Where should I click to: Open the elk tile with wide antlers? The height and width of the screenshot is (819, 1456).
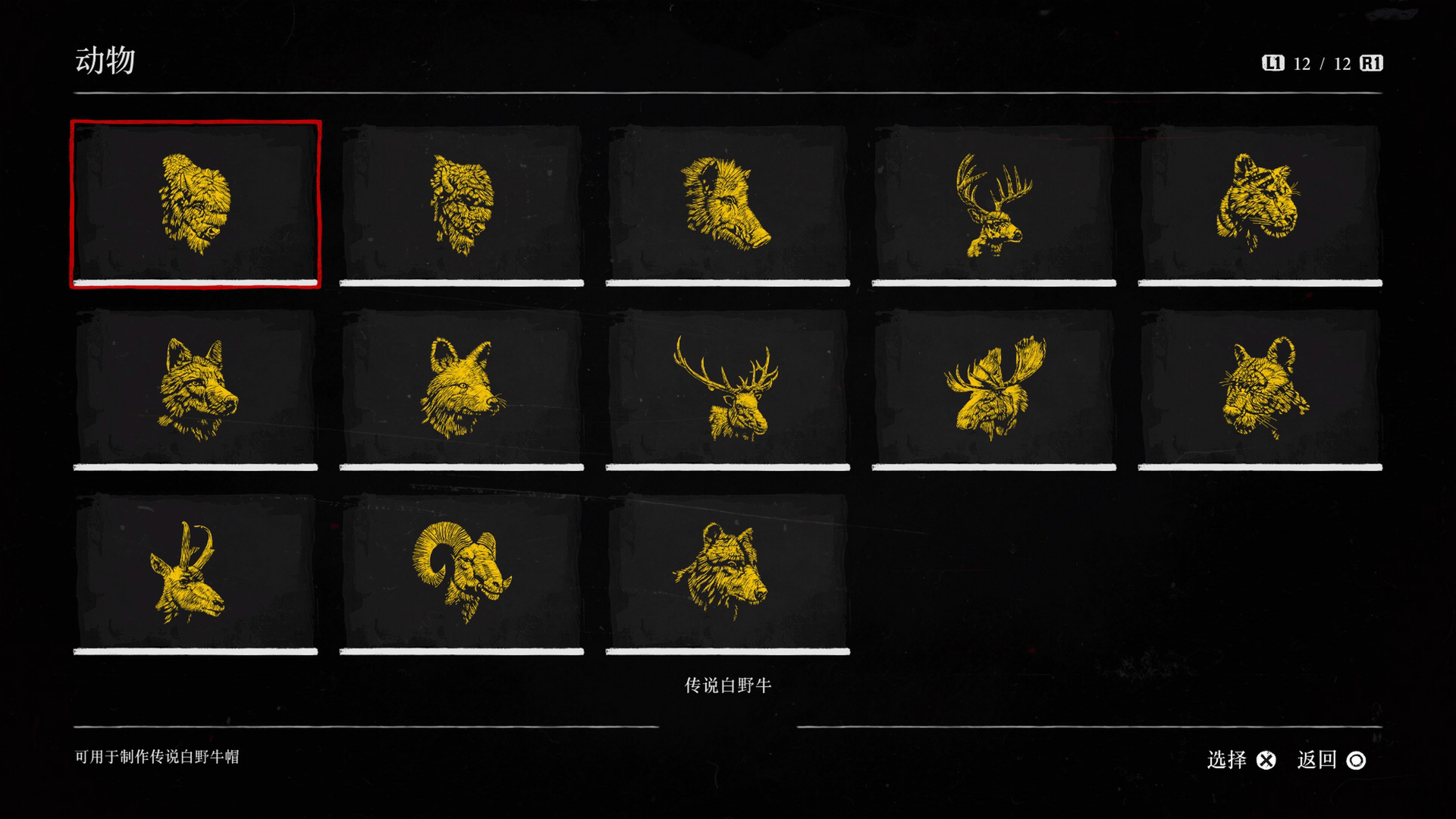[727, 388]
